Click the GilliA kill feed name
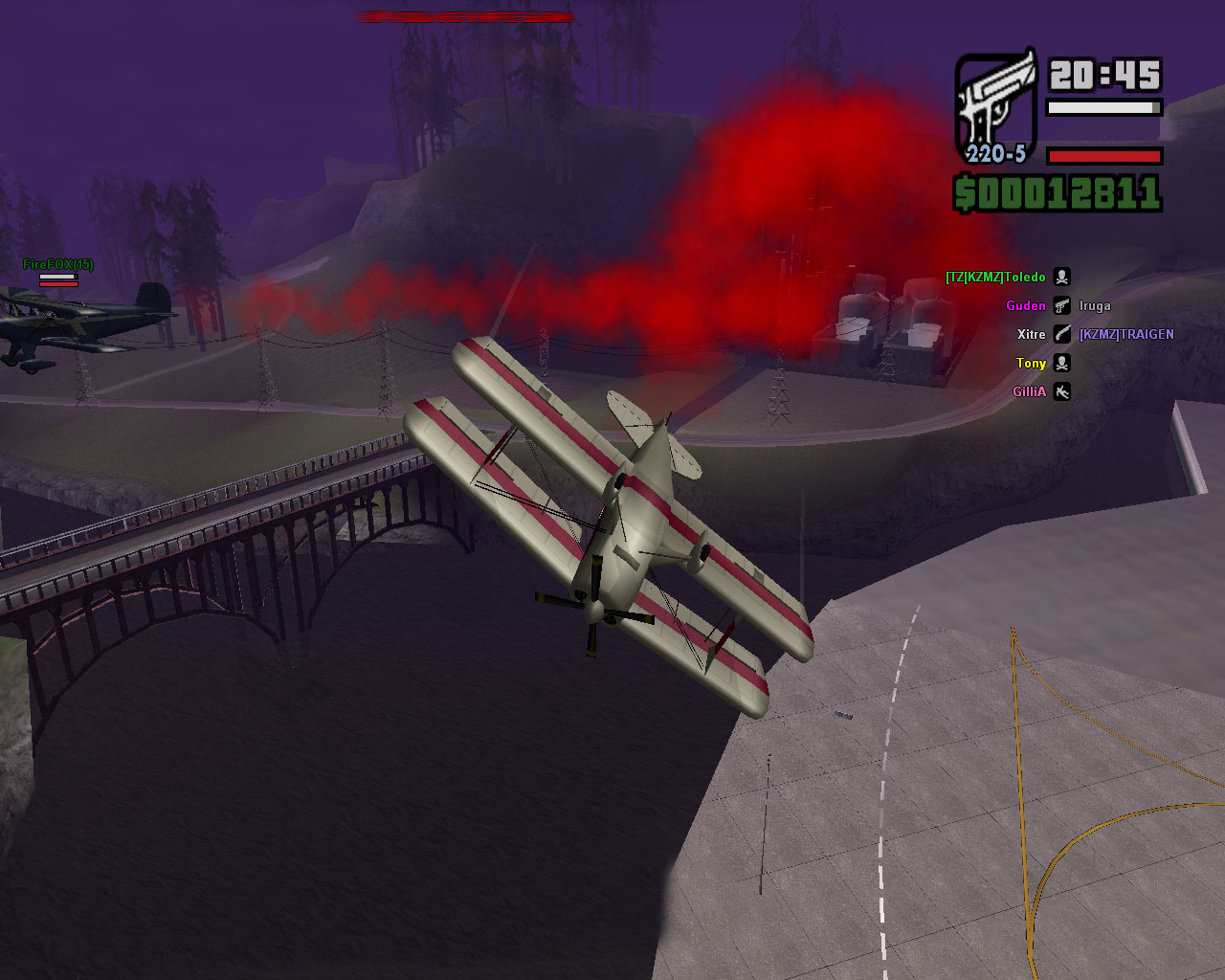 click(1029, 392)
